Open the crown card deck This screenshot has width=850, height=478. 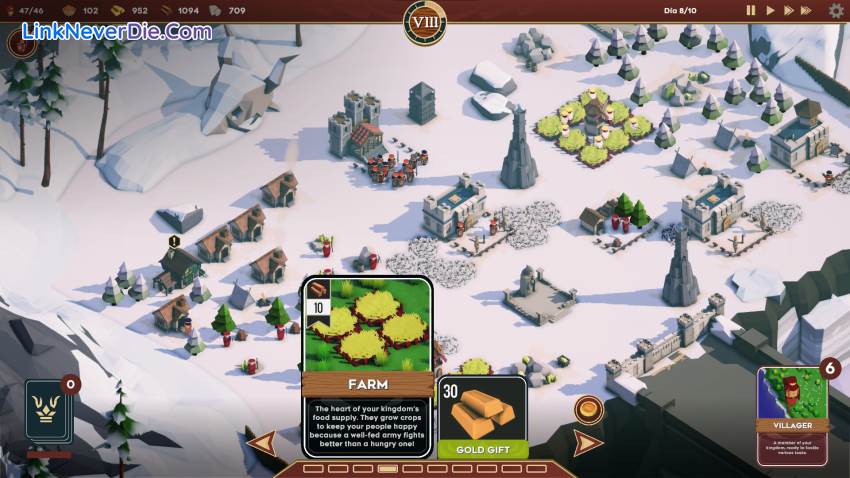tap(50, 411)
